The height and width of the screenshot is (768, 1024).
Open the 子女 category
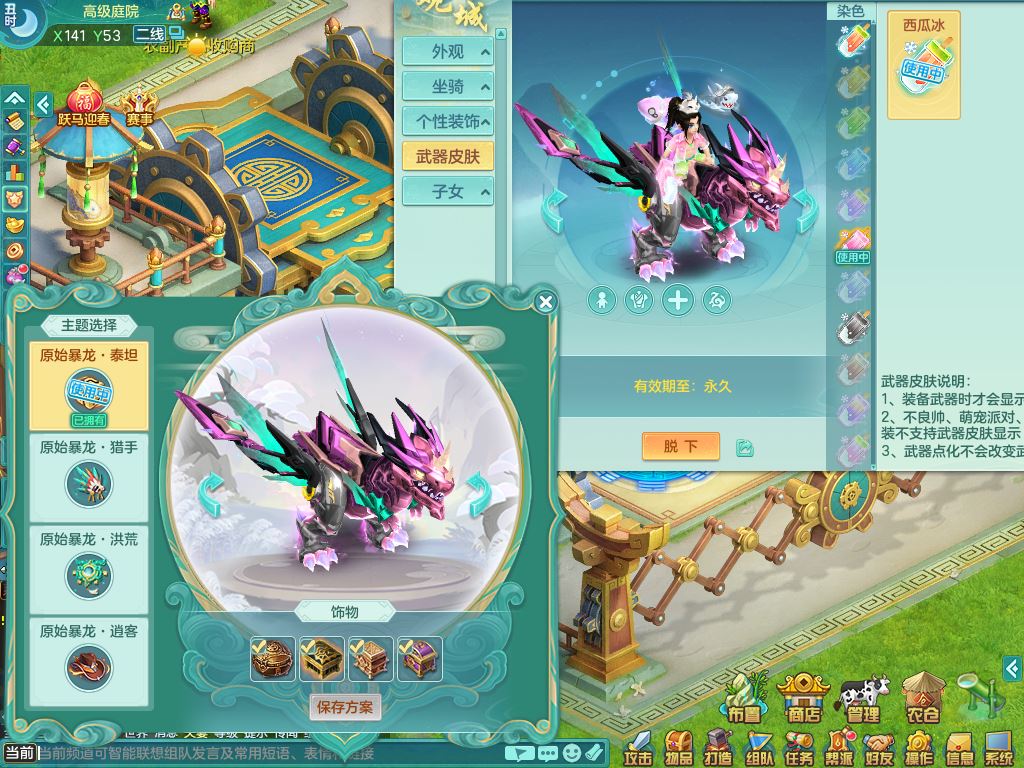coord(447,191)
